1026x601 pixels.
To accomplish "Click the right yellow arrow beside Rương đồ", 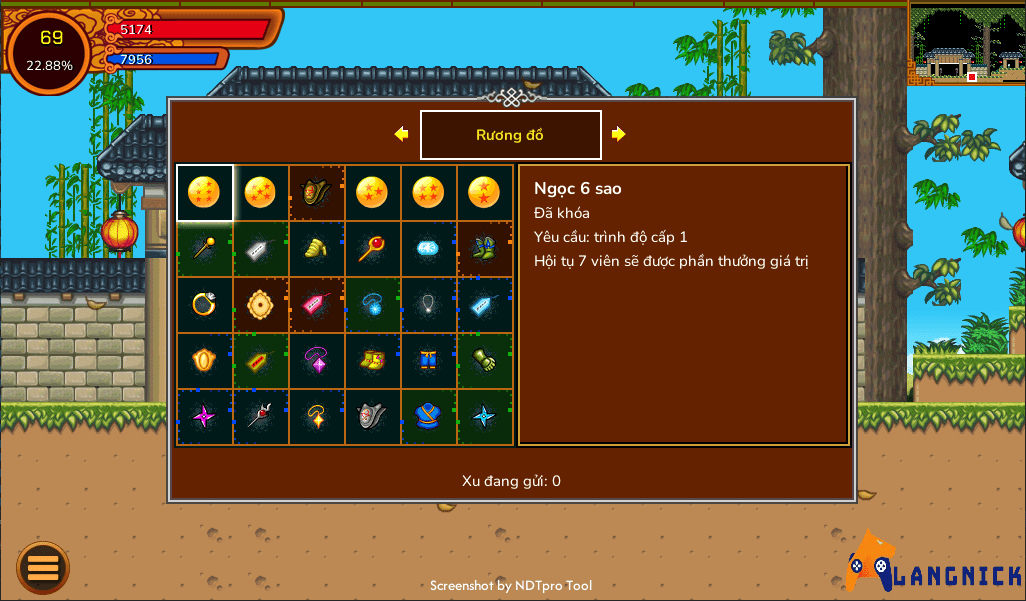I will [x=619, y=134].
